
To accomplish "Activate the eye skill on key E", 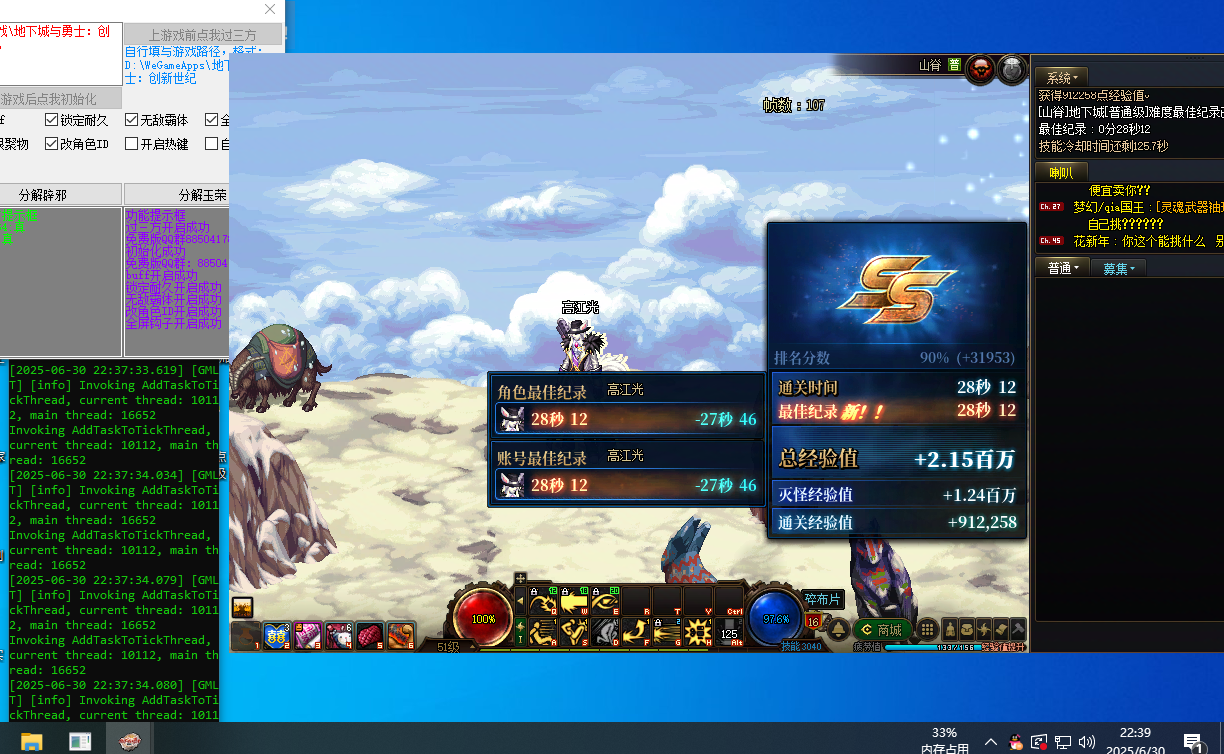I will [606, 602].
